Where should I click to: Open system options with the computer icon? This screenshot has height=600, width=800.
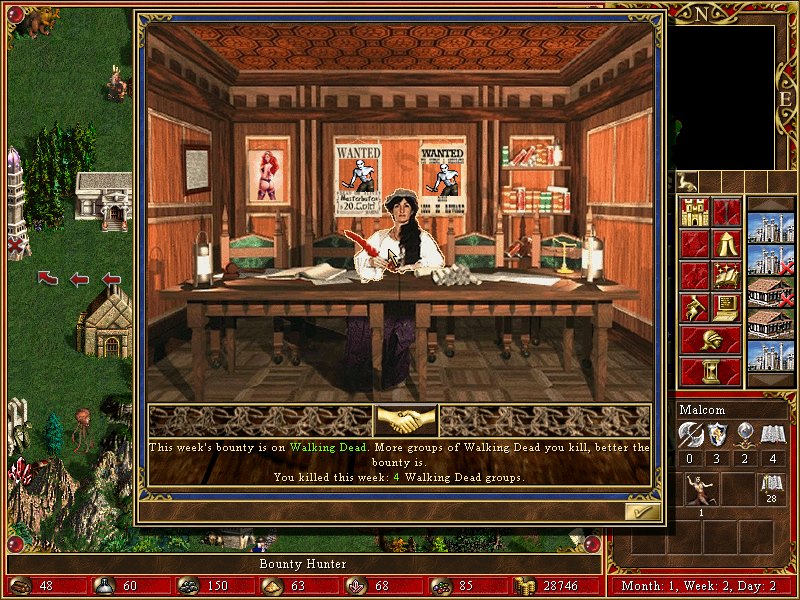tap(726, 307)
